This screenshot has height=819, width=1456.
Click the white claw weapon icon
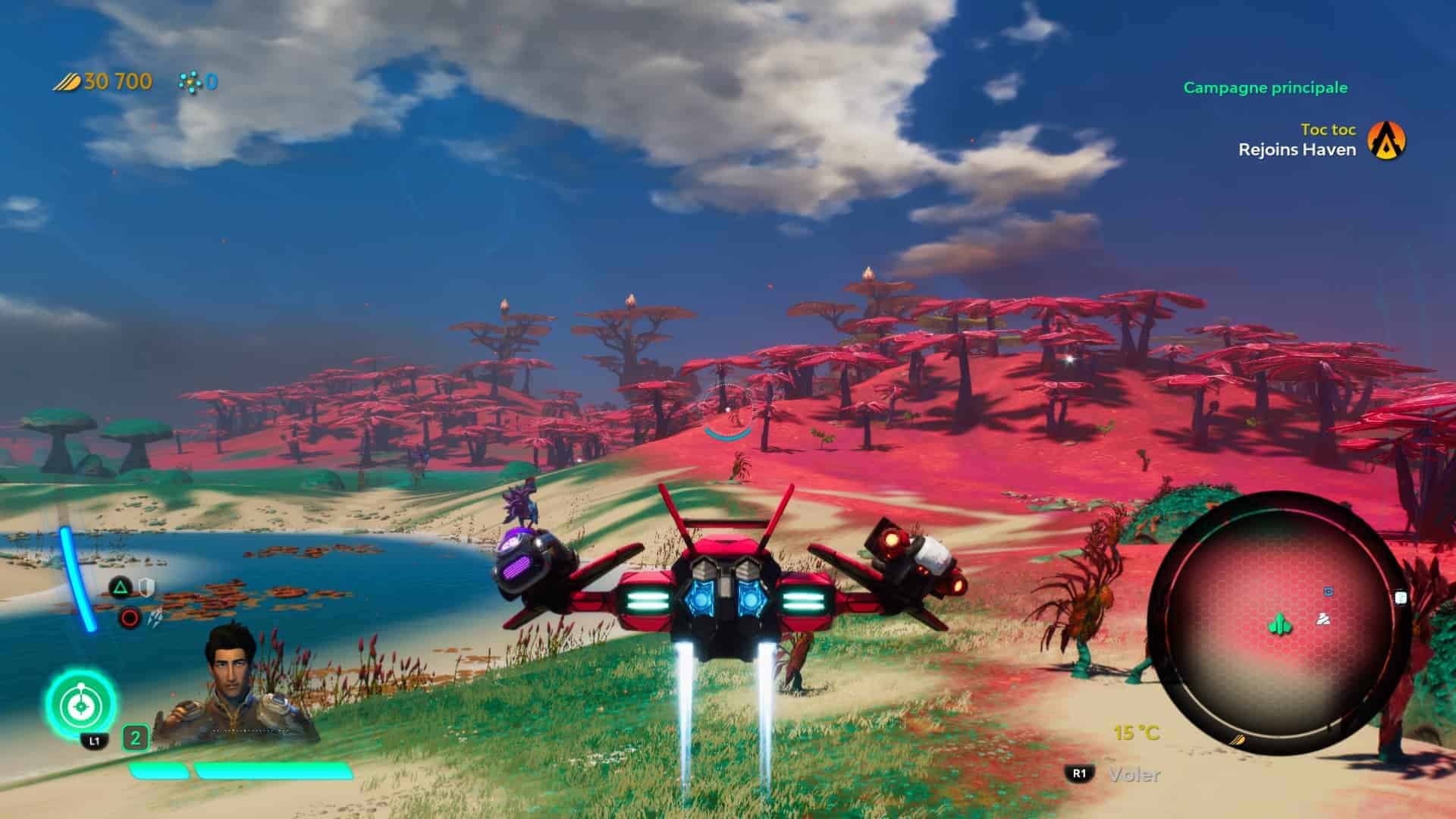(x=156, y=619)
